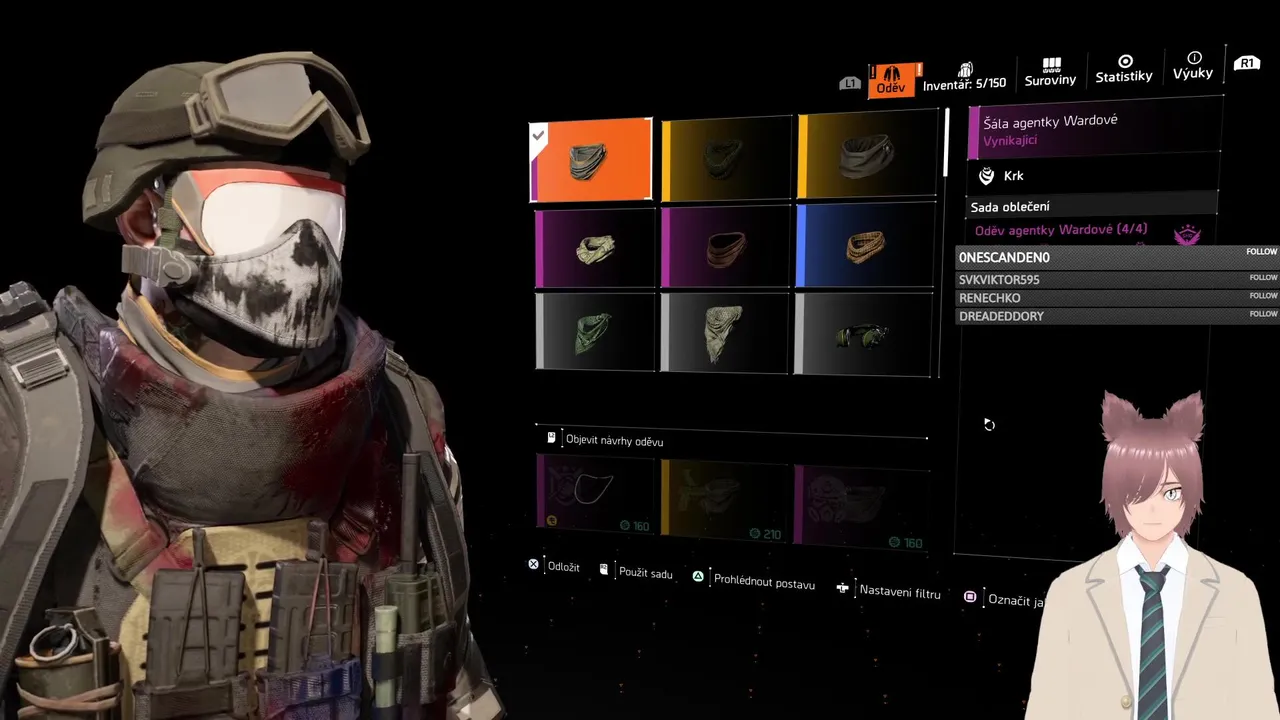Choose the light gray neck gaiter on gold tile
1280x720 pixels.
coord(867,155)
